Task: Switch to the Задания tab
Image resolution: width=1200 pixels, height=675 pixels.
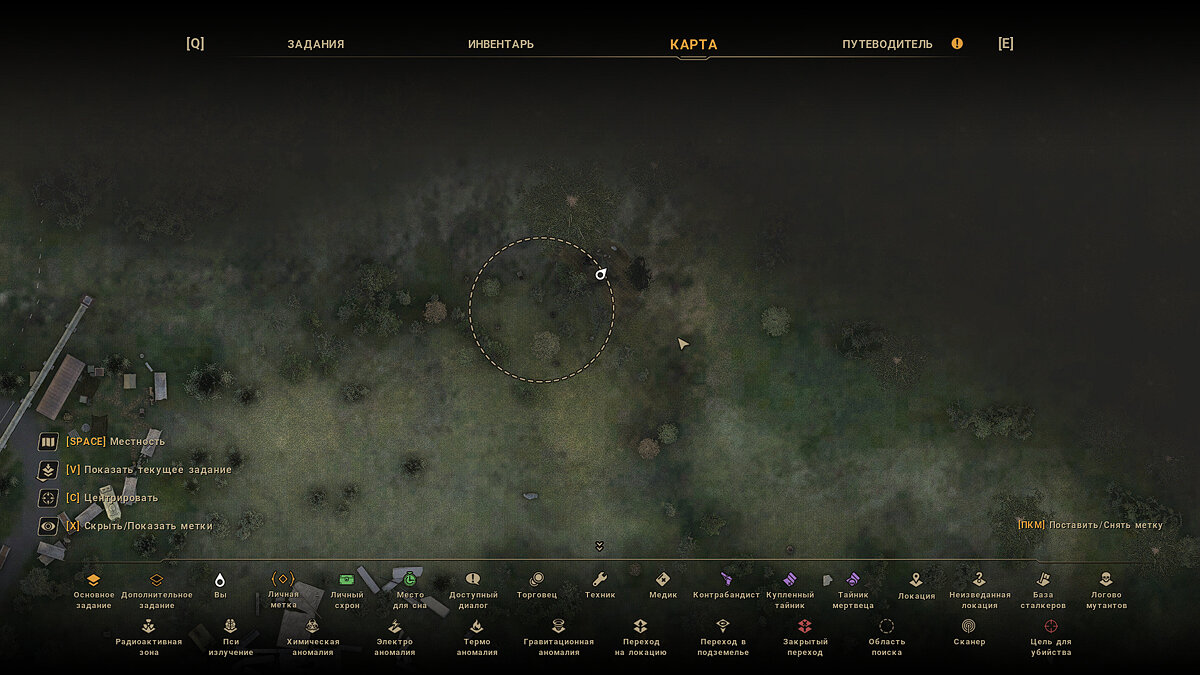Action: [x=315, y=44]
